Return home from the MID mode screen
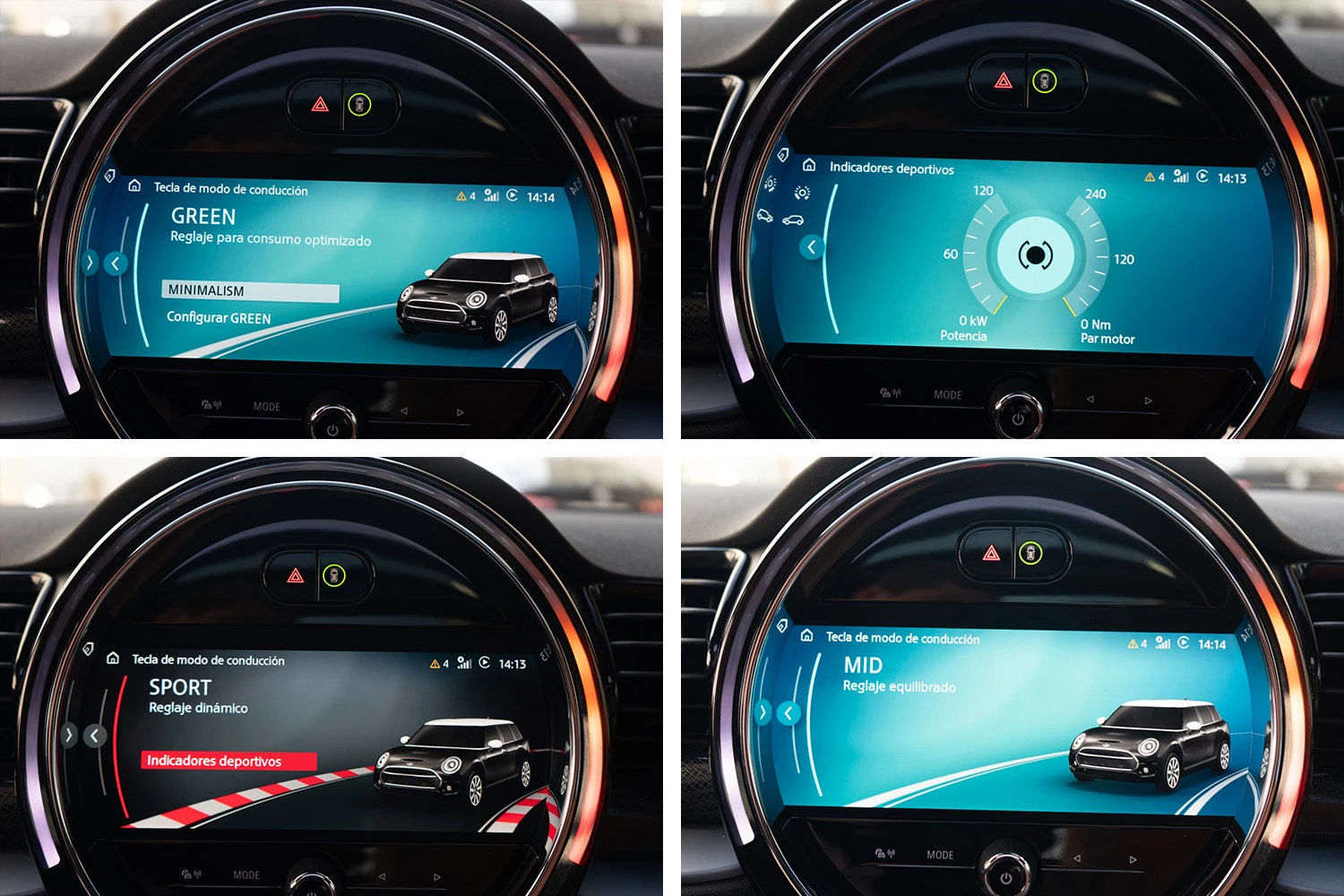 tap(806, 635)
